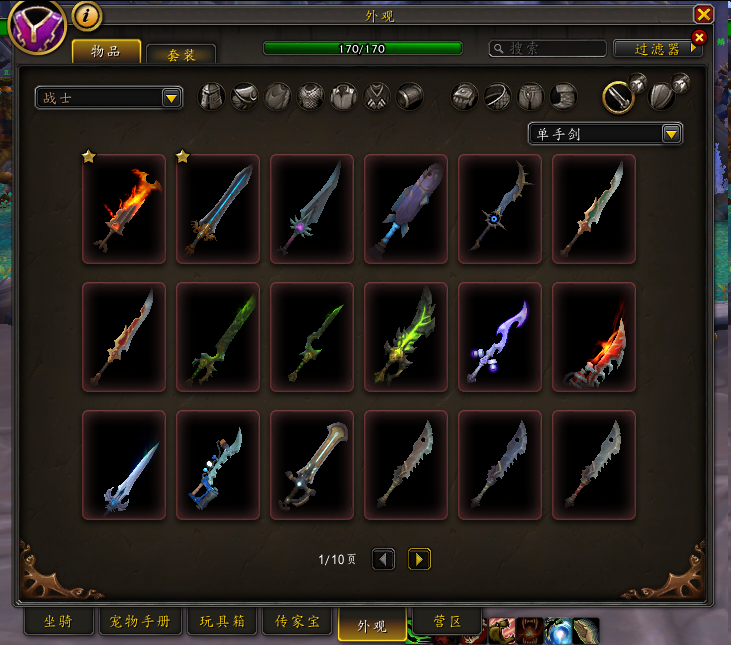The height and width of the screenshot is (645, 731).
Task: Go to the previous appearance page
Action: 383,559
